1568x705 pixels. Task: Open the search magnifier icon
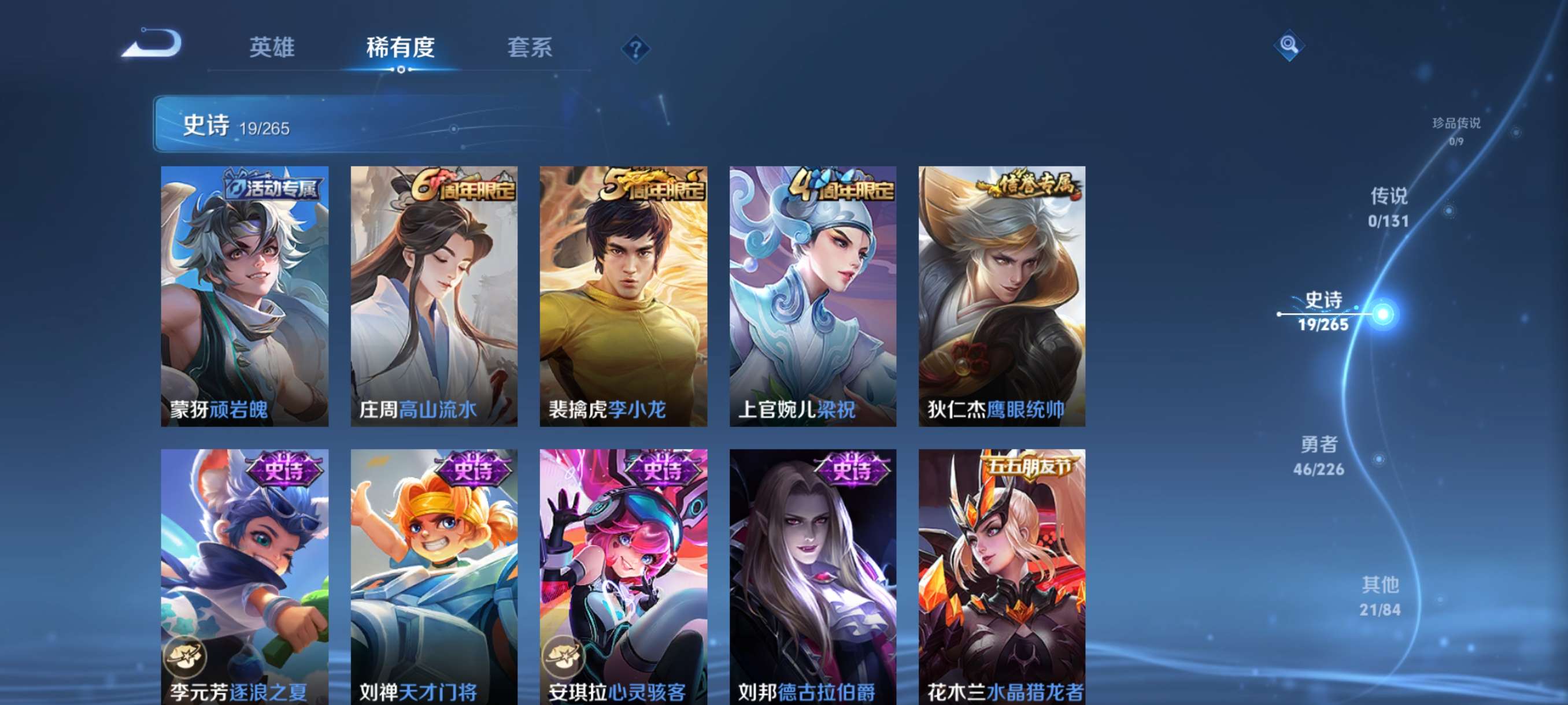pos(1290,44)
